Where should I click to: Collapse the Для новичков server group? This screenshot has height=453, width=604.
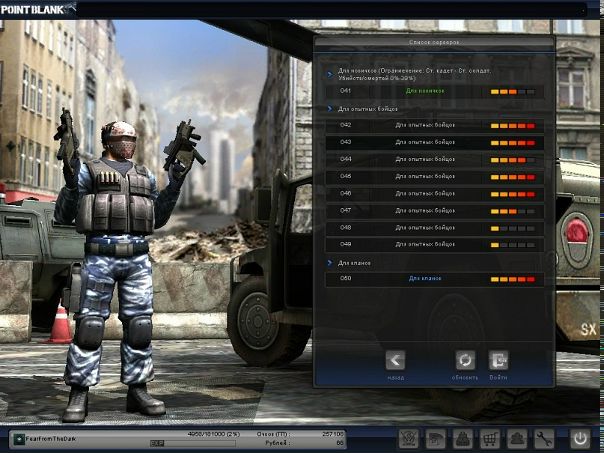point(331,74)
